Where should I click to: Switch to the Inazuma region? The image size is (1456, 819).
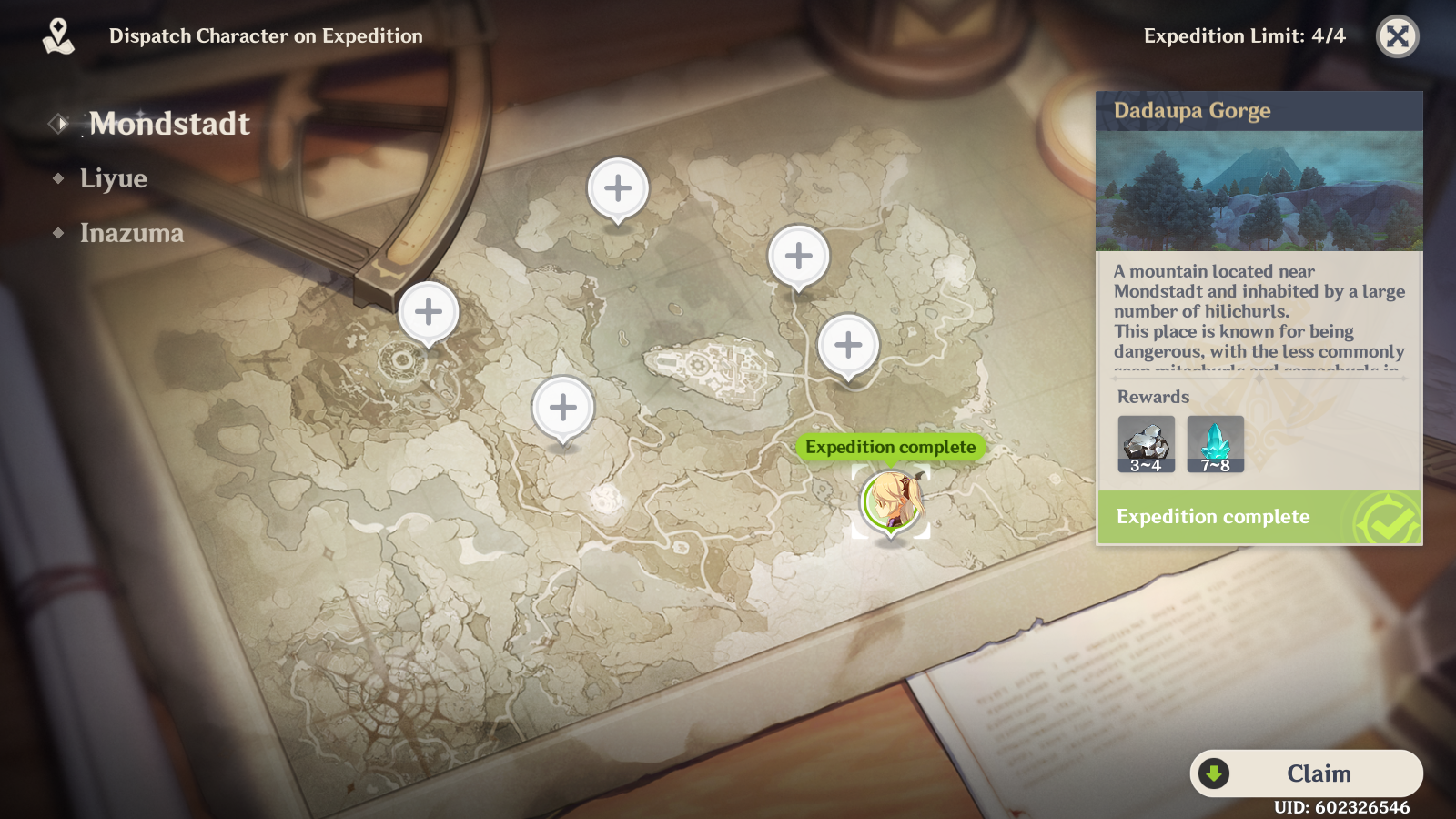131,233
